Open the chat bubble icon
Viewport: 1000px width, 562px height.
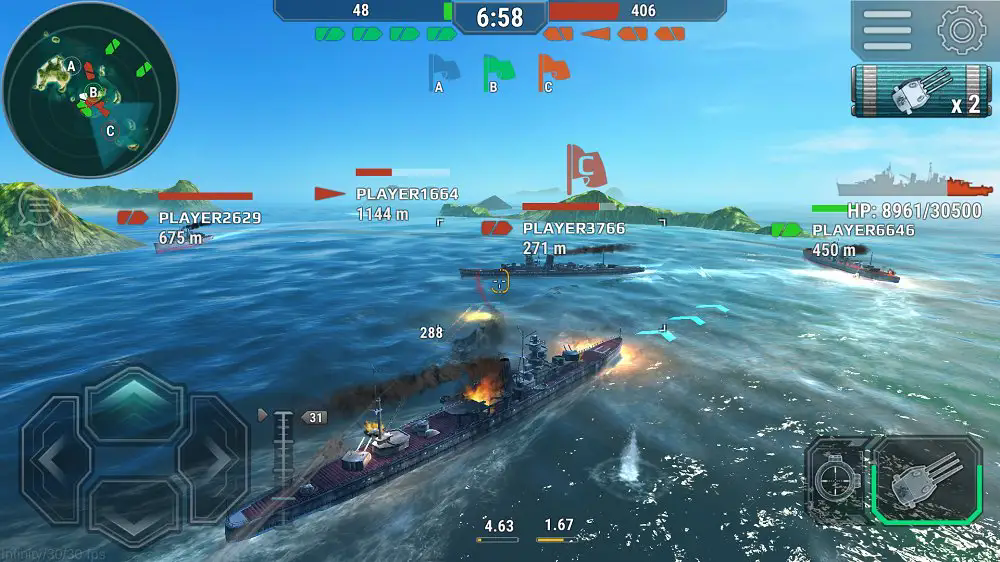[x=38, y=208]
